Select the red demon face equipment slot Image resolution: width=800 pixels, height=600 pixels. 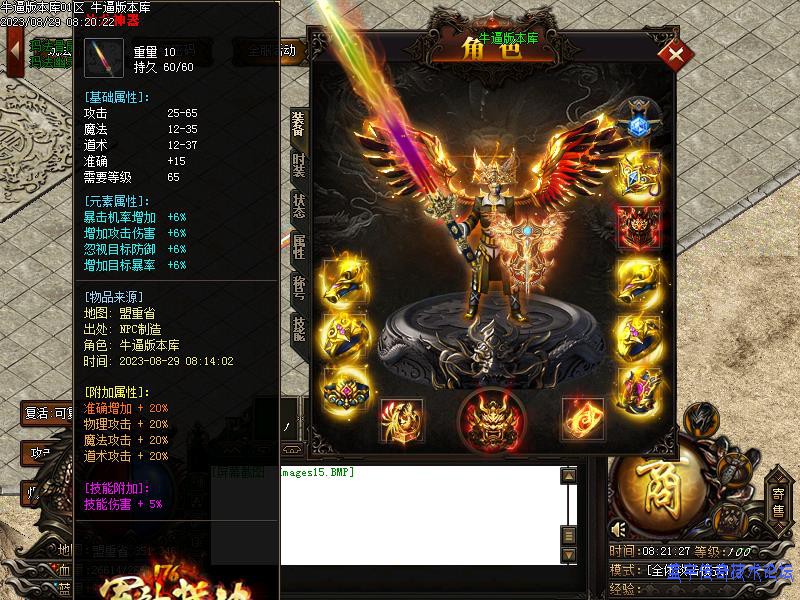point(636,226)
